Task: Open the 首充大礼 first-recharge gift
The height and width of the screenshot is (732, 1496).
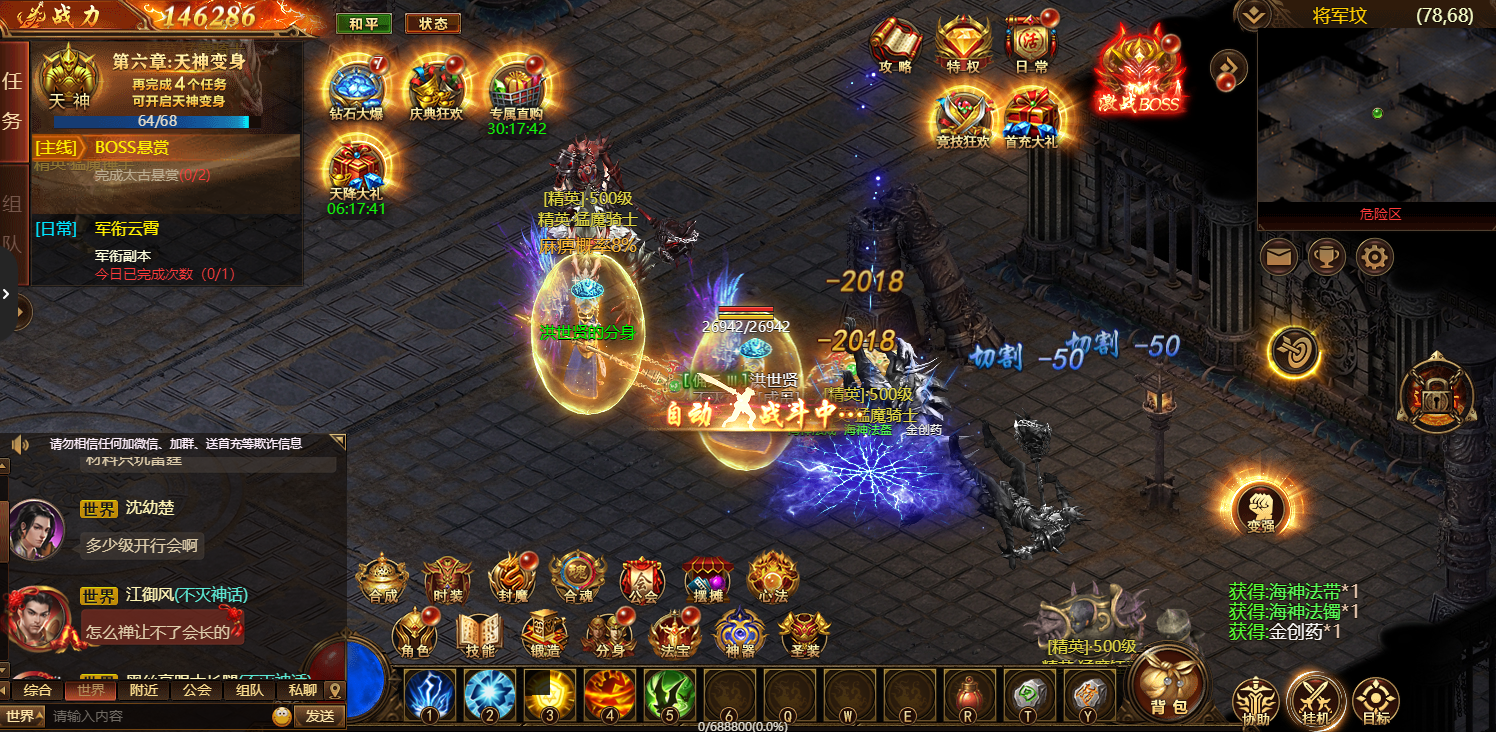Action: 1030,116
